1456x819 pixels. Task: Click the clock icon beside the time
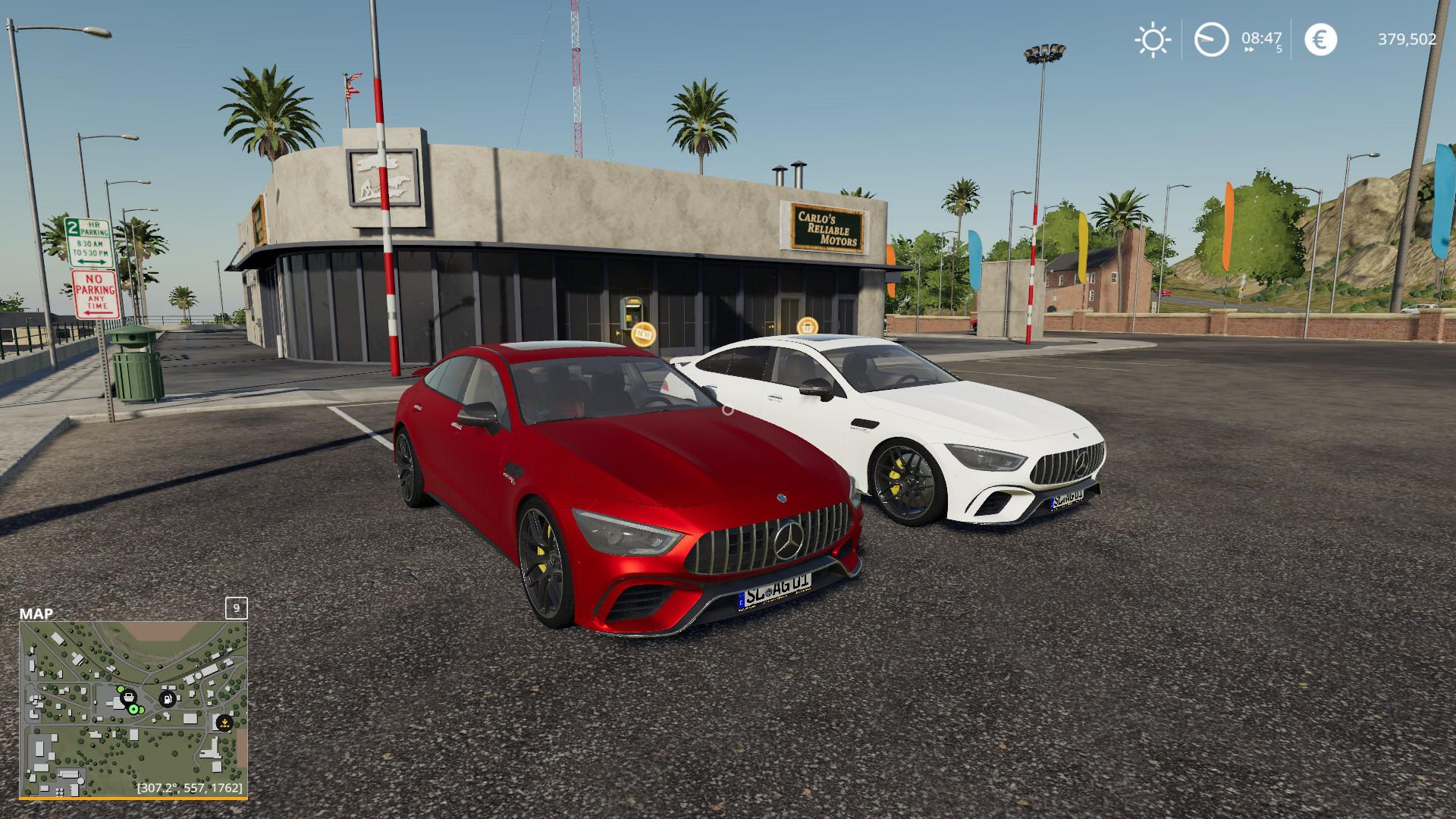[1211, 39]
